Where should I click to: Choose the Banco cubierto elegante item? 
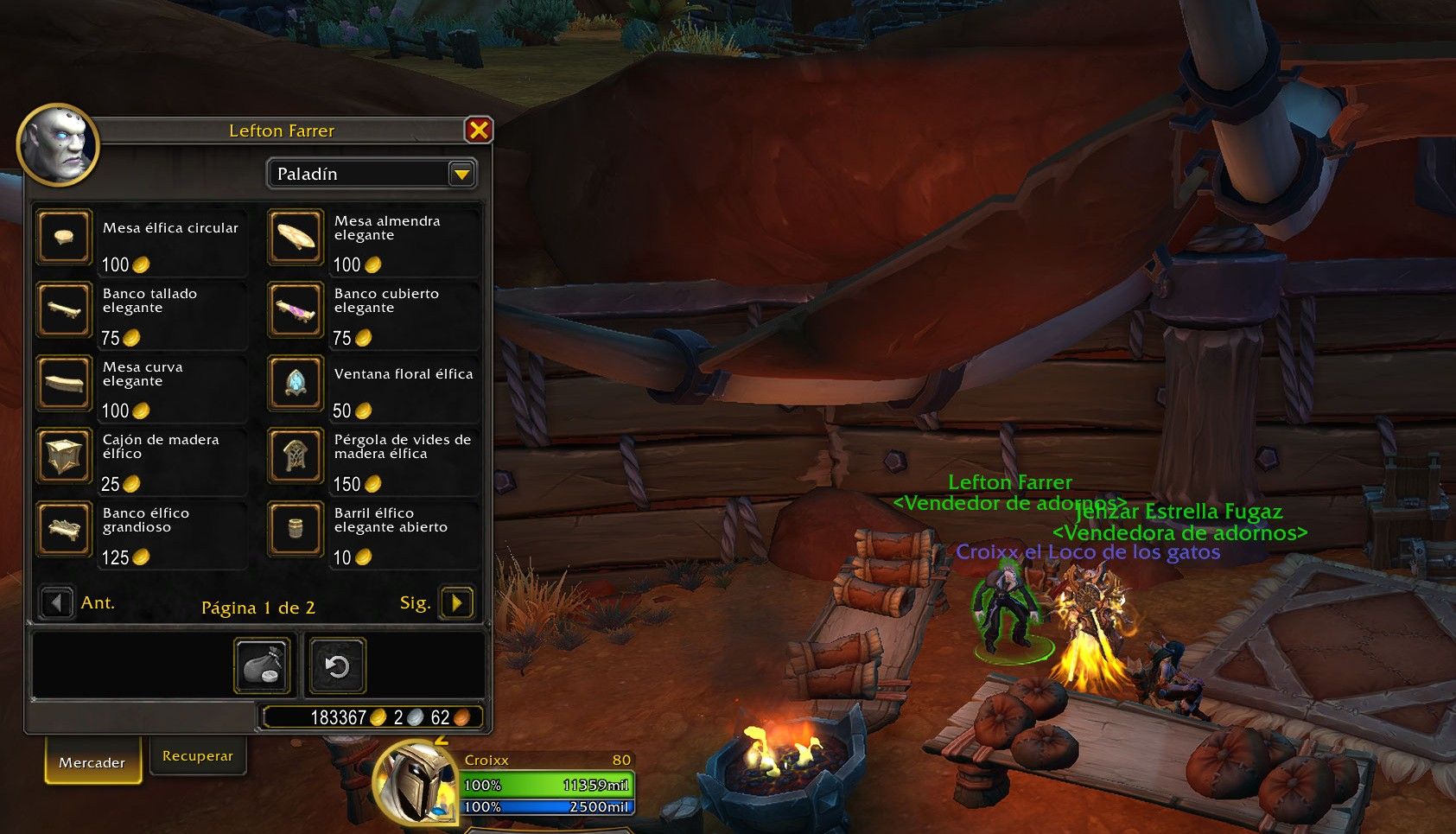point(296,309)
